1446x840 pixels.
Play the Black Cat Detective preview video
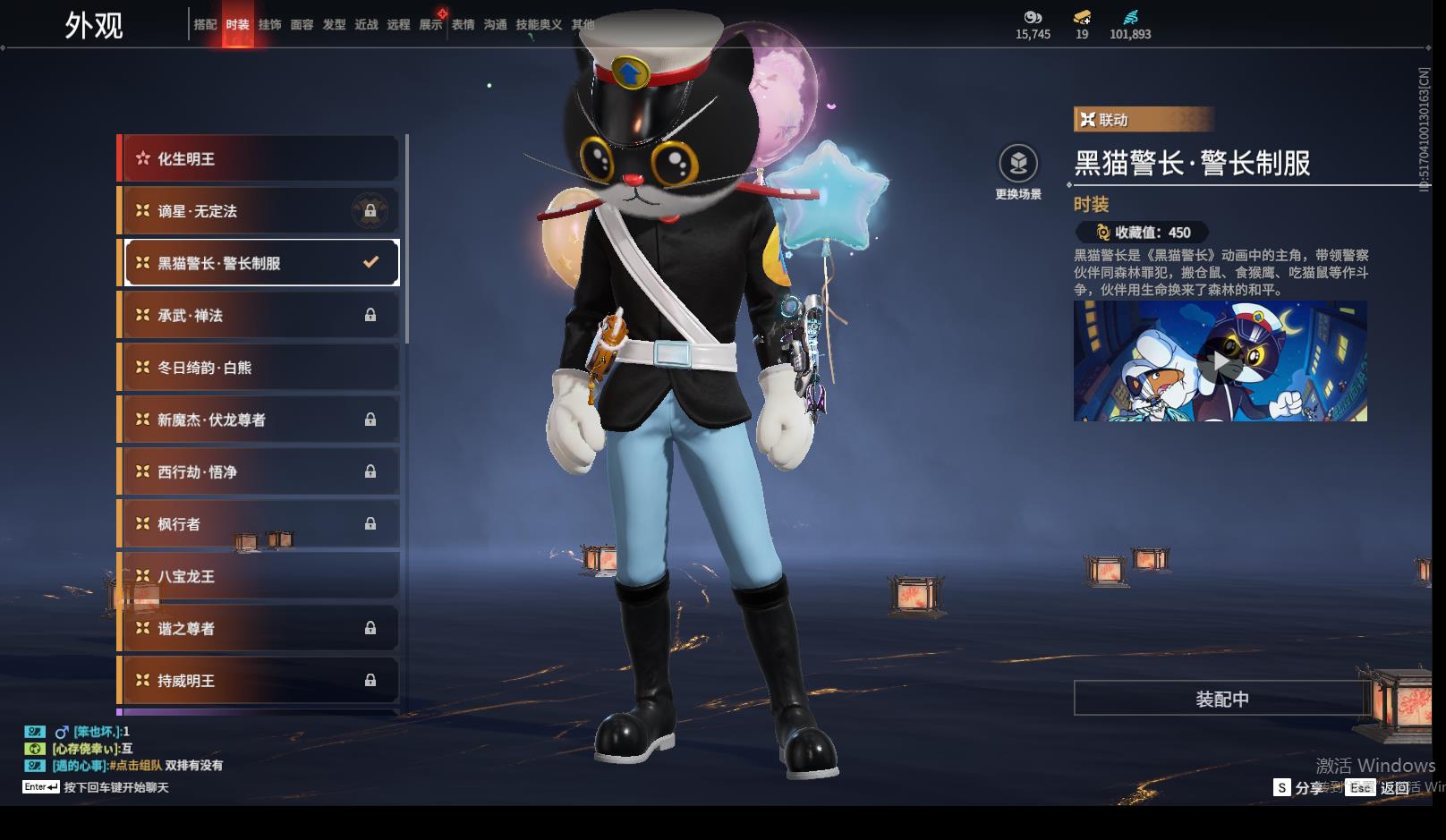click(x=1220, y=361)
